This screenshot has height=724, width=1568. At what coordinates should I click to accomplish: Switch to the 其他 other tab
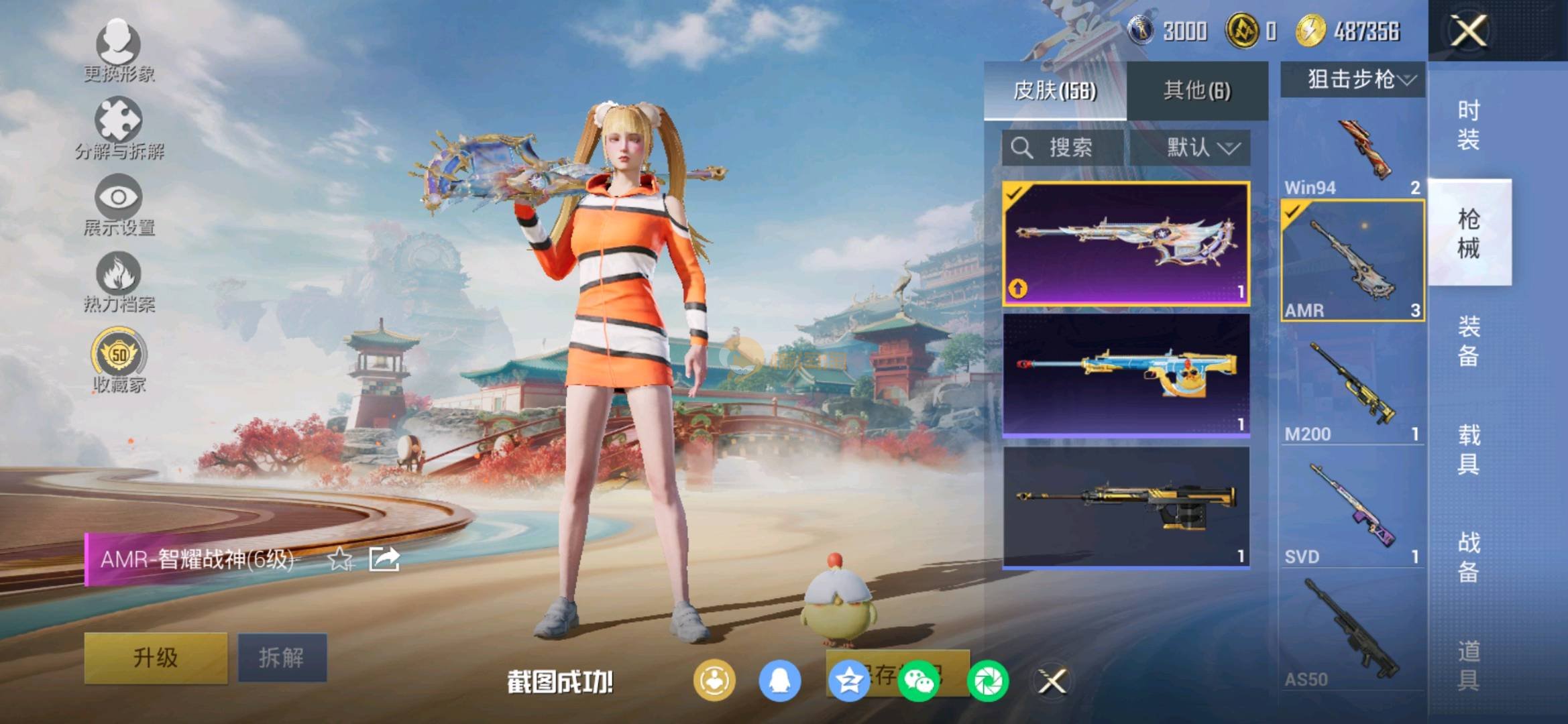tap(1197, 90)
